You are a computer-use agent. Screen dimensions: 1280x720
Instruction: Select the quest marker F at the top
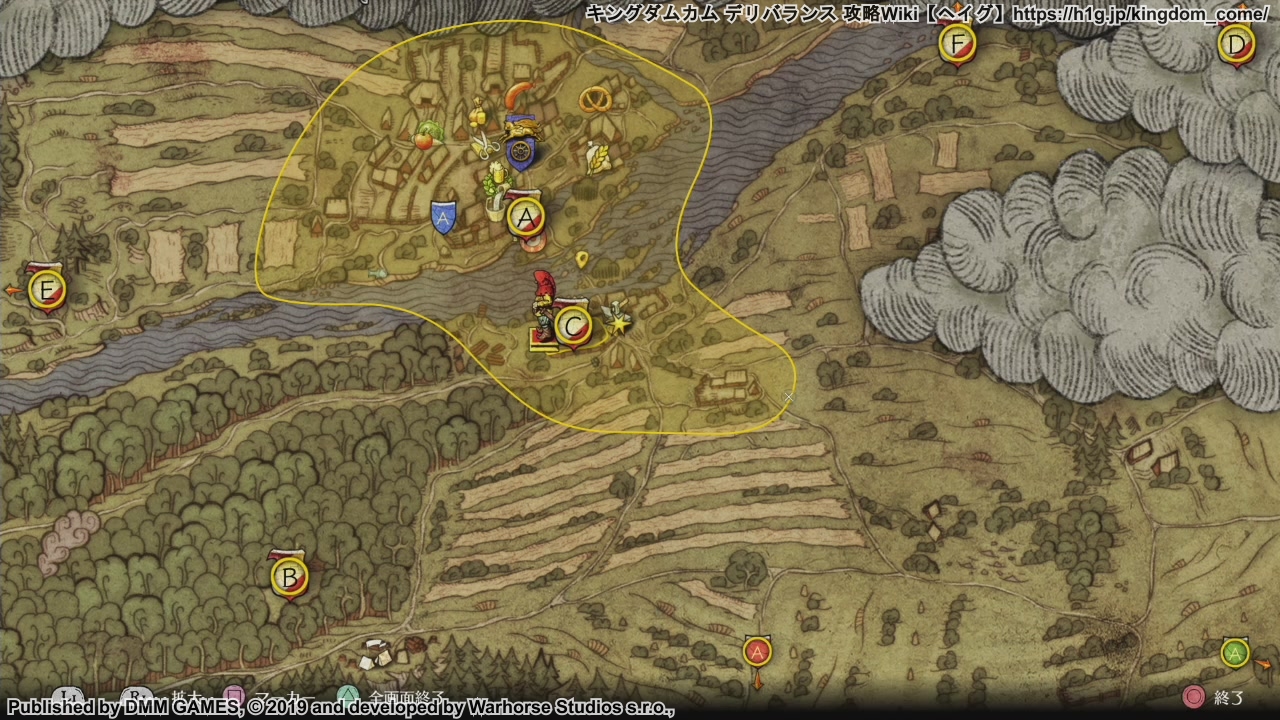[958, 44]
